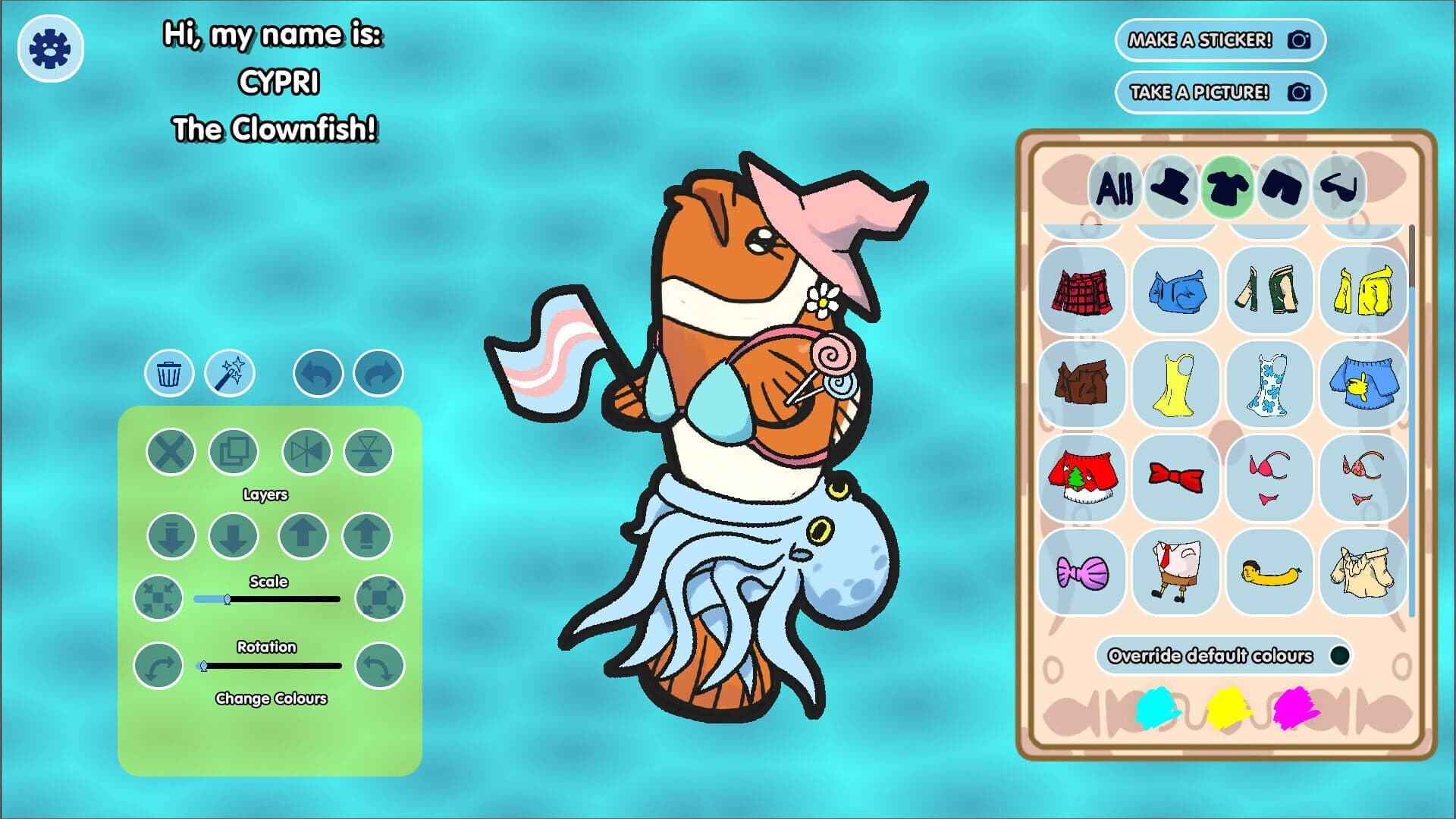Open the settings gear menu
The width and height of the screenshot is (1456, 819).
point(49,47)
